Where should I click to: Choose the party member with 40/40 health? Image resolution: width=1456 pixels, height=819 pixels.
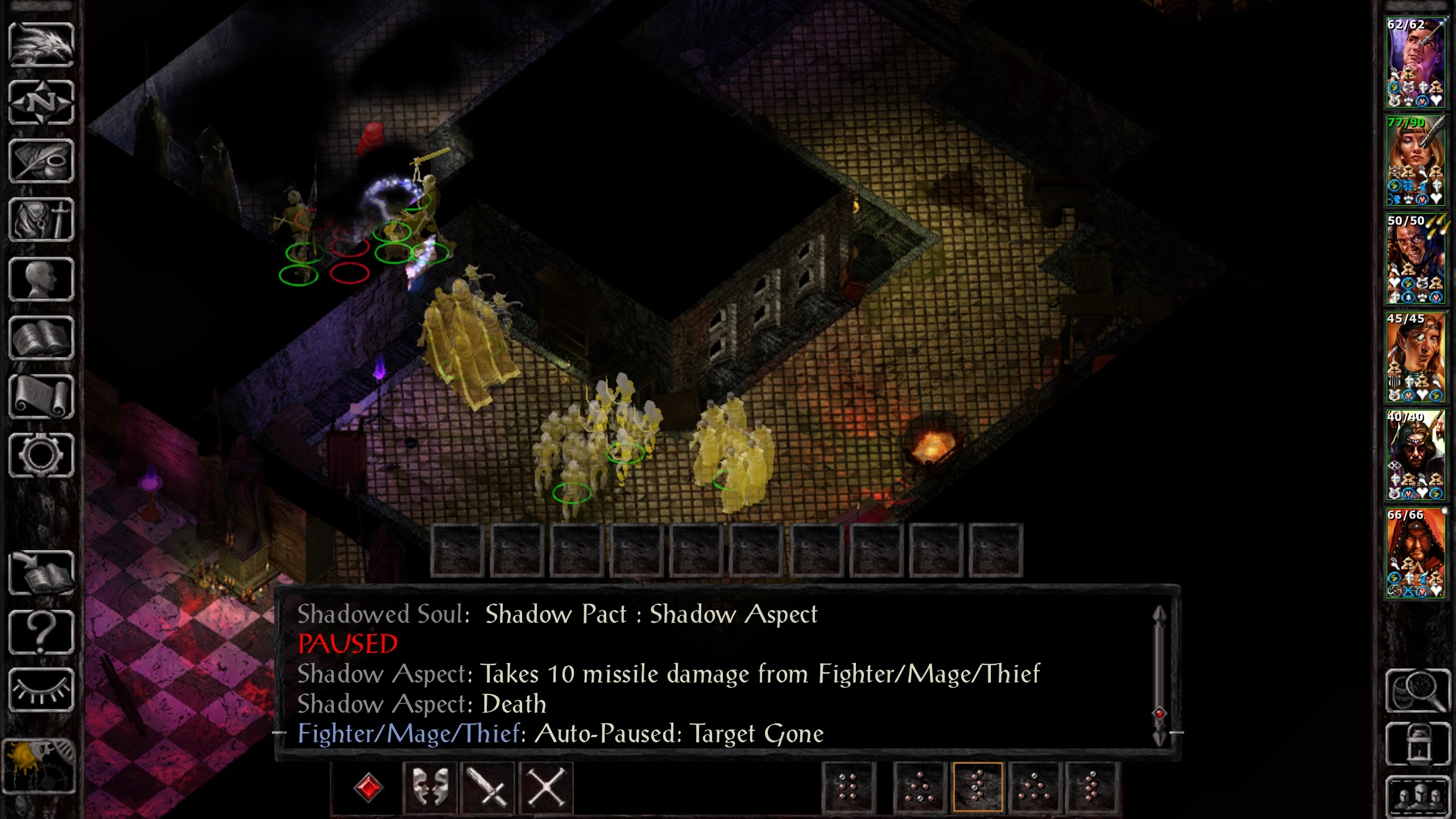[x=1415, y=455]
